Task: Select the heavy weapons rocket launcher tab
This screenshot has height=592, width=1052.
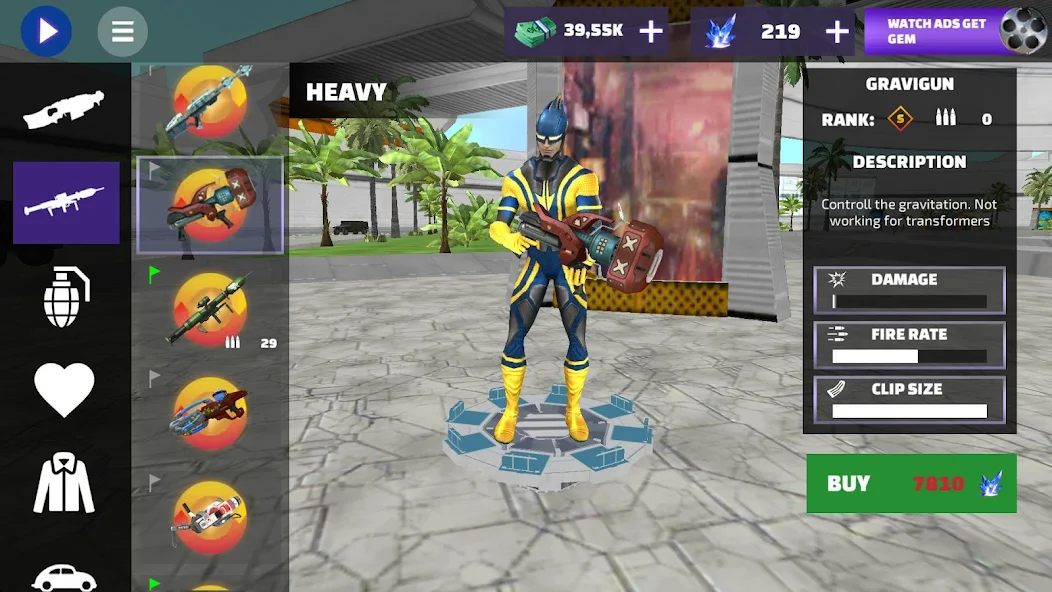Action: (x=66, y=203)
